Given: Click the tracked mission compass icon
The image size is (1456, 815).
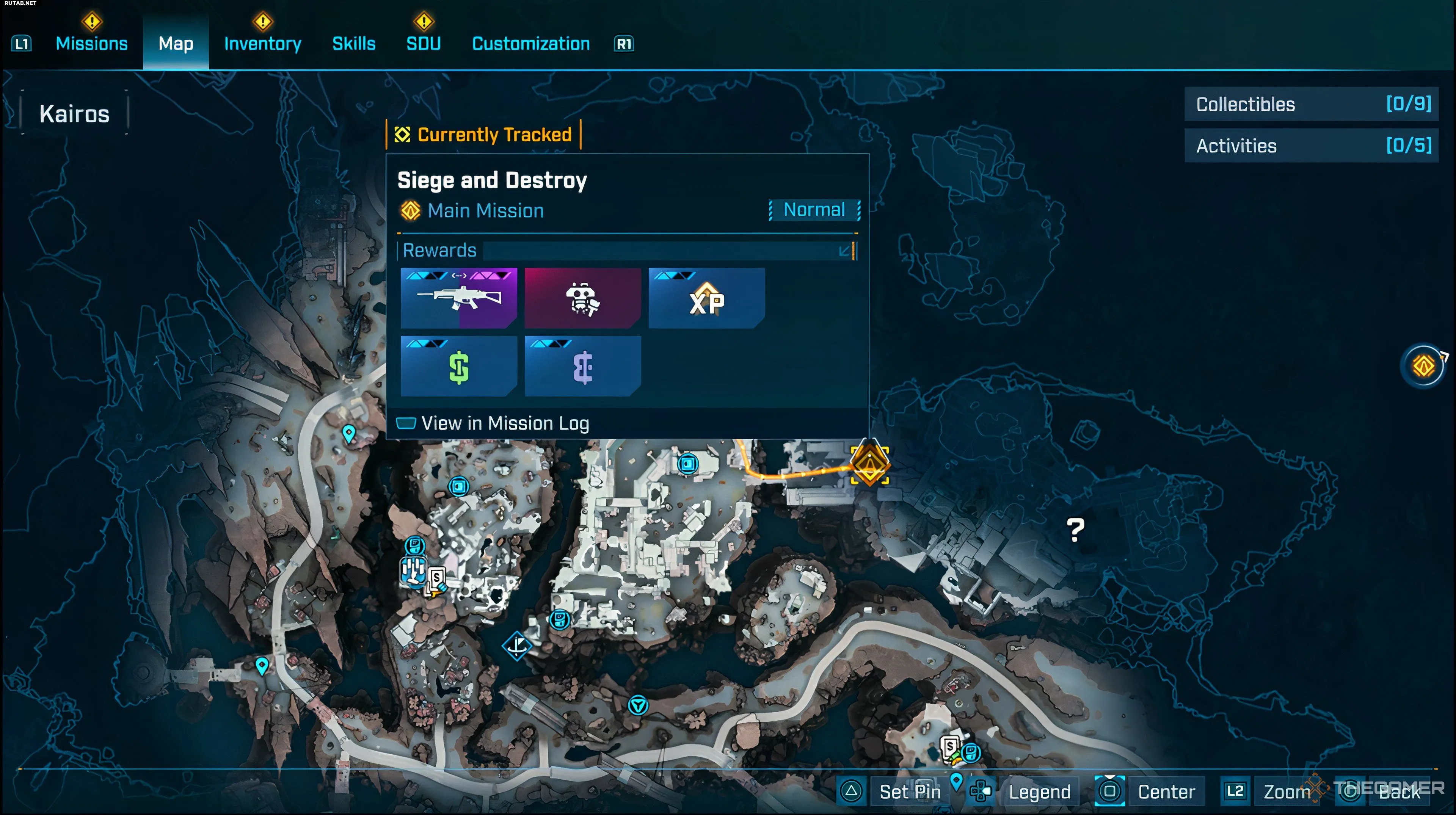Looking at the screenshot, I should pyautogui.click(x=1424, y=366).
